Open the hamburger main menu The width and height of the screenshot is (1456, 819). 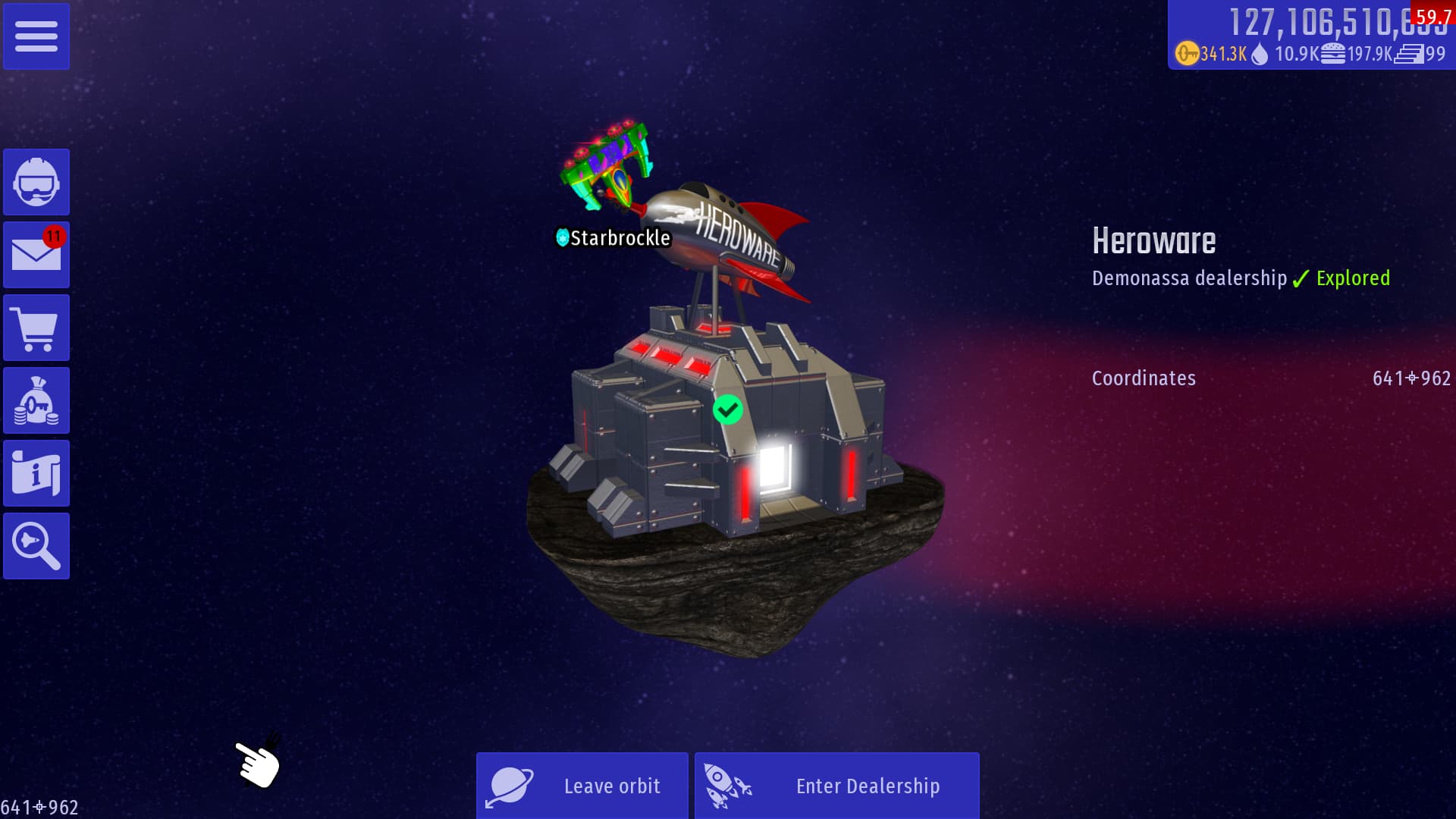coord(36,36)
